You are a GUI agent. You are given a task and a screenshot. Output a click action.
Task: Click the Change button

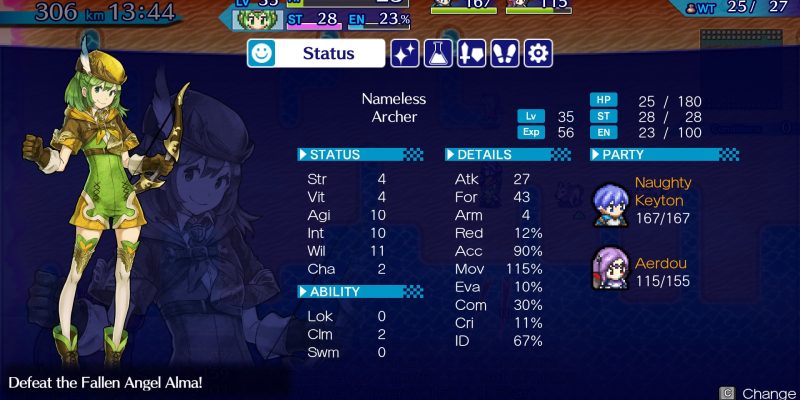pyautogui.click(x=758, y=393)
